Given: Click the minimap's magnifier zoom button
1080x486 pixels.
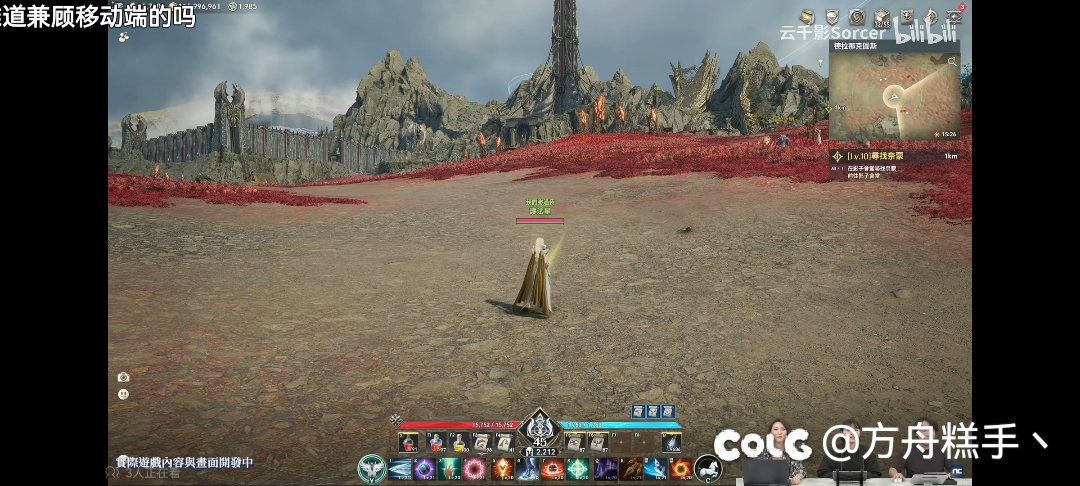Looking at the screenshot, I should [x=953, y=61].
